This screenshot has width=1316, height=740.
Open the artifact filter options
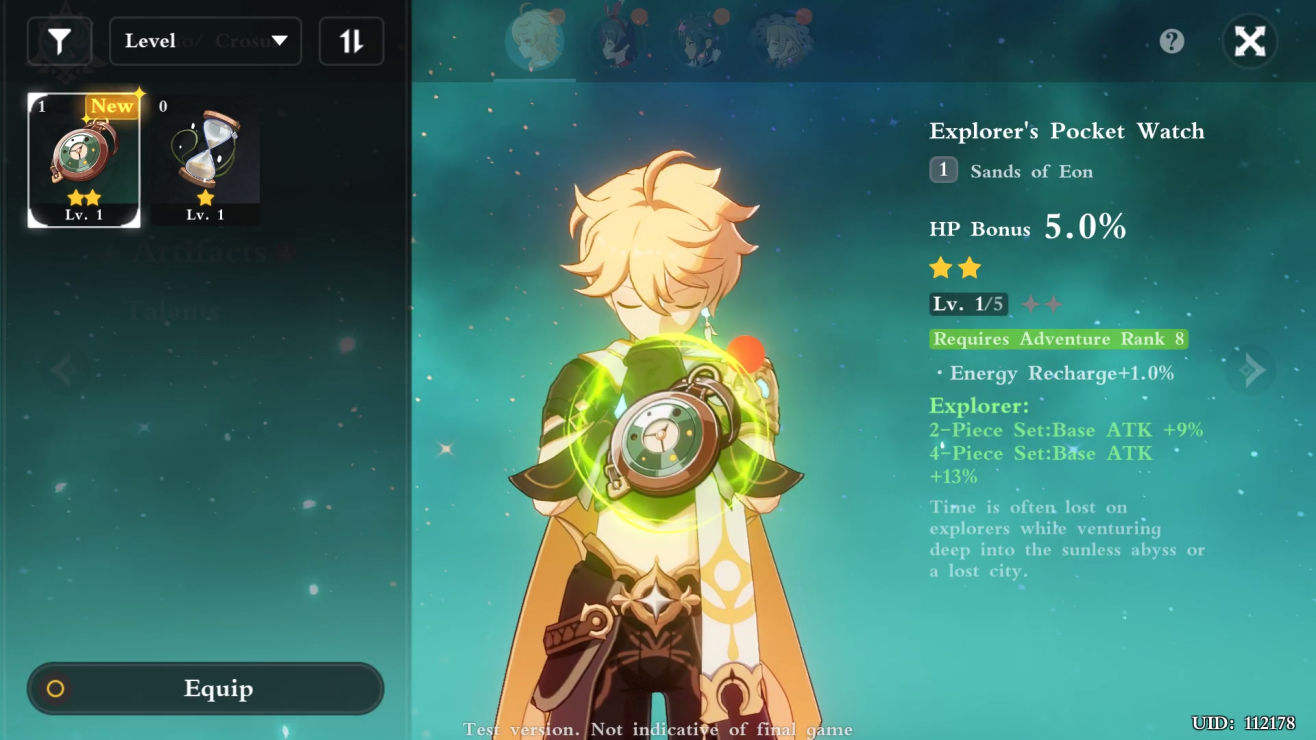60,41
